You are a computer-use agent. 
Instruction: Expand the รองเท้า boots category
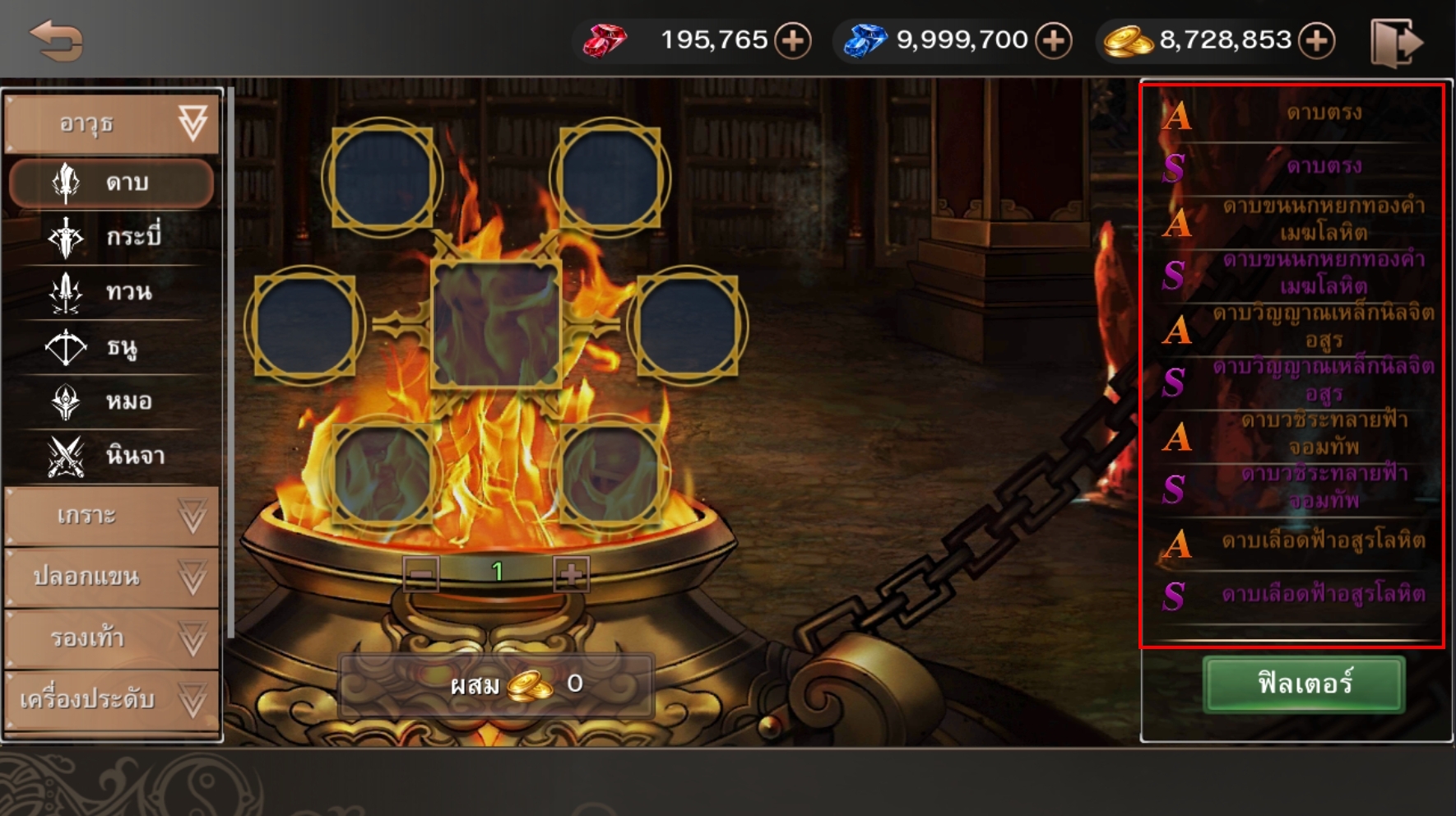tap(112, 637)
